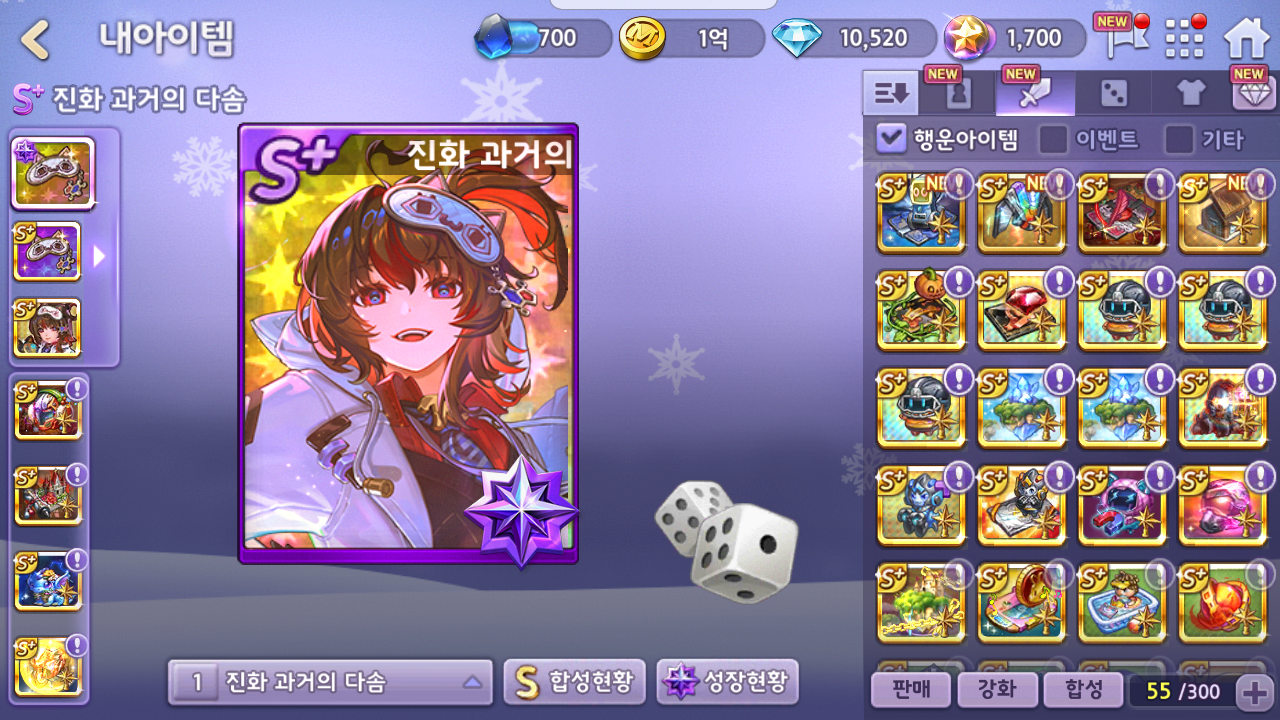Switch to the shirt costume tab
The width and height of the screenshot is (1280, 720).
coord(1190,94)
